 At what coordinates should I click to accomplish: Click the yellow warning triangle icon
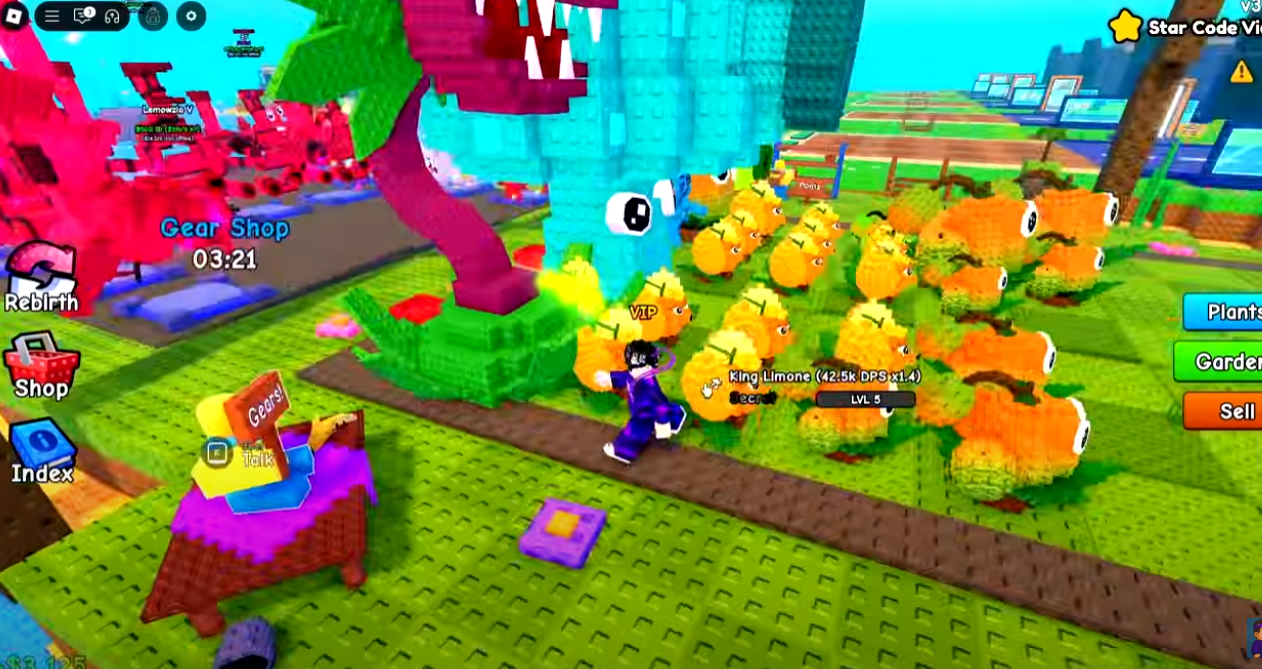coord(1241,71)
